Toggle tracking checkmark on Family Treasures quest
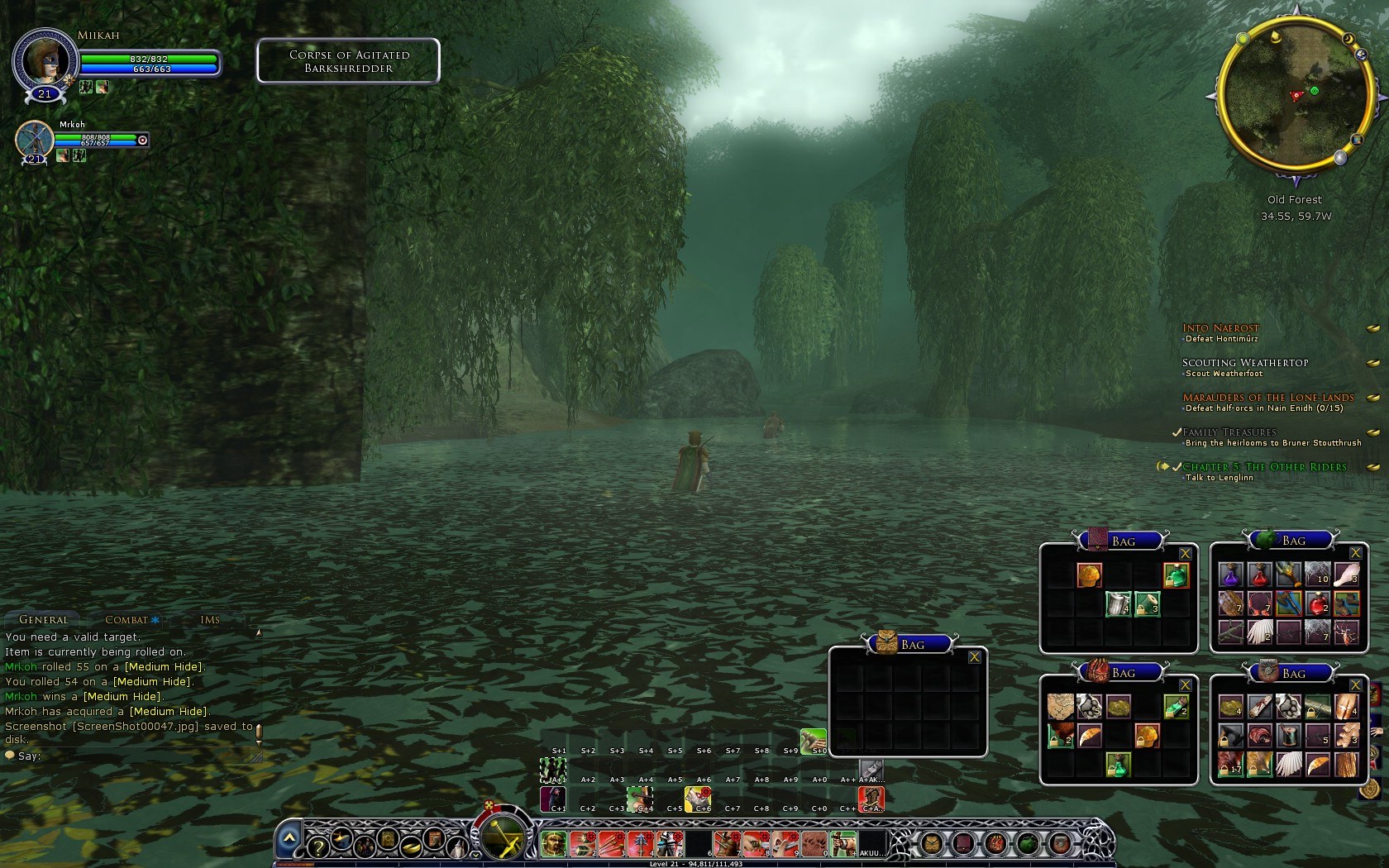 (x=1177, y=432)
